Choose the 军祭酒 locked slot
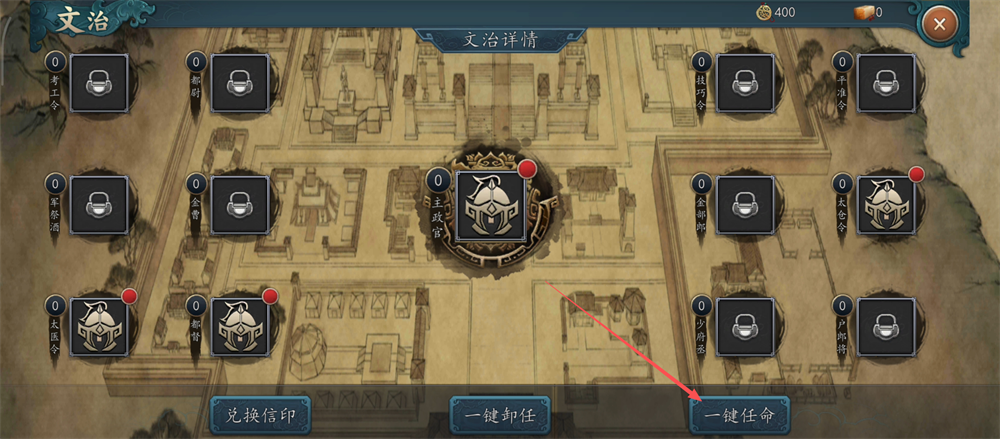The width and height of the screenshot is (1000, 439). pos(99,205)
